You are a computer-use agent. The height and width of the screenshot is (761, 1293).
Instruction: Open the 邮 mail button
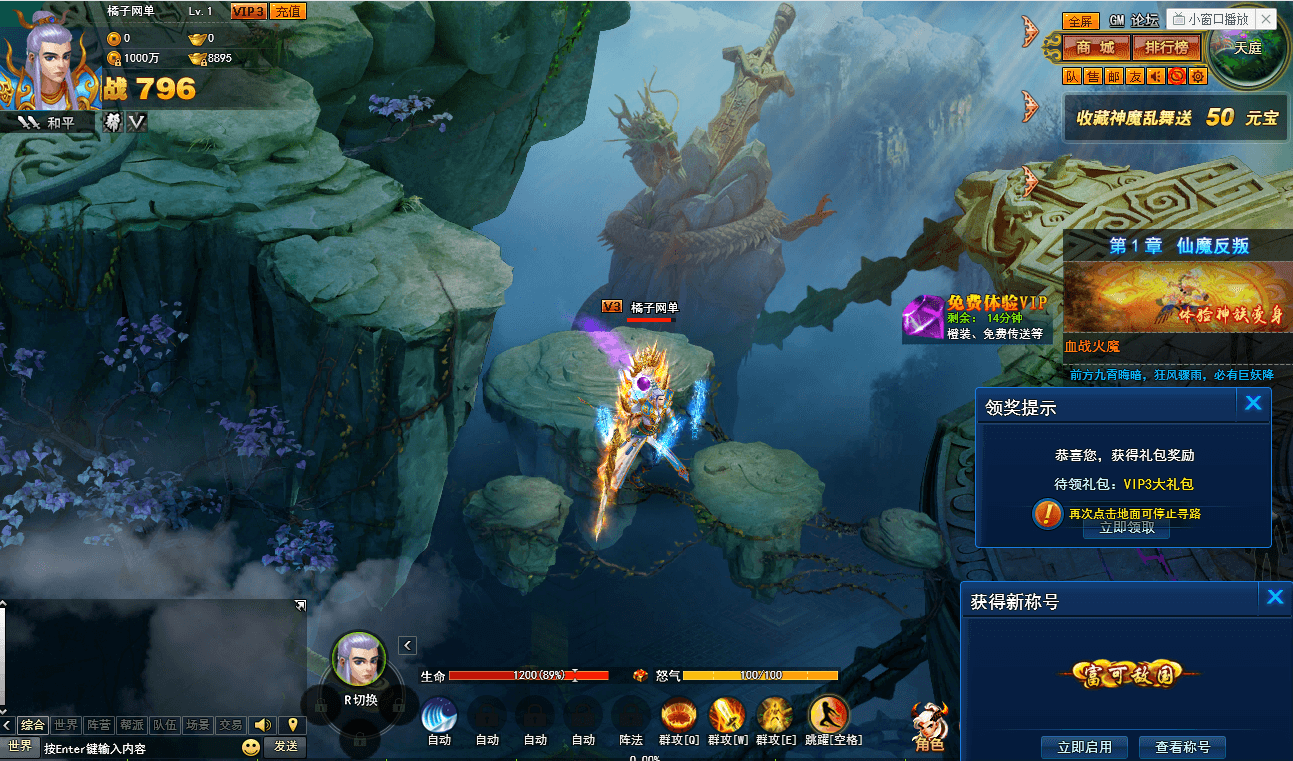1113,76
